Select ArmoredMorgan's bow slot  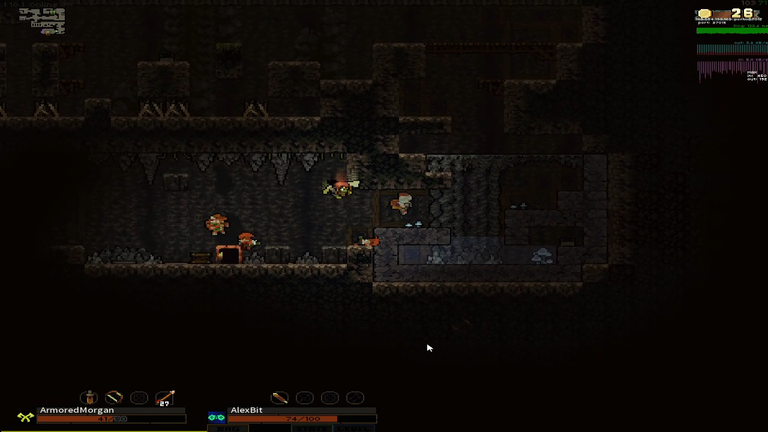pyautogui.click(x=115, y=397)
